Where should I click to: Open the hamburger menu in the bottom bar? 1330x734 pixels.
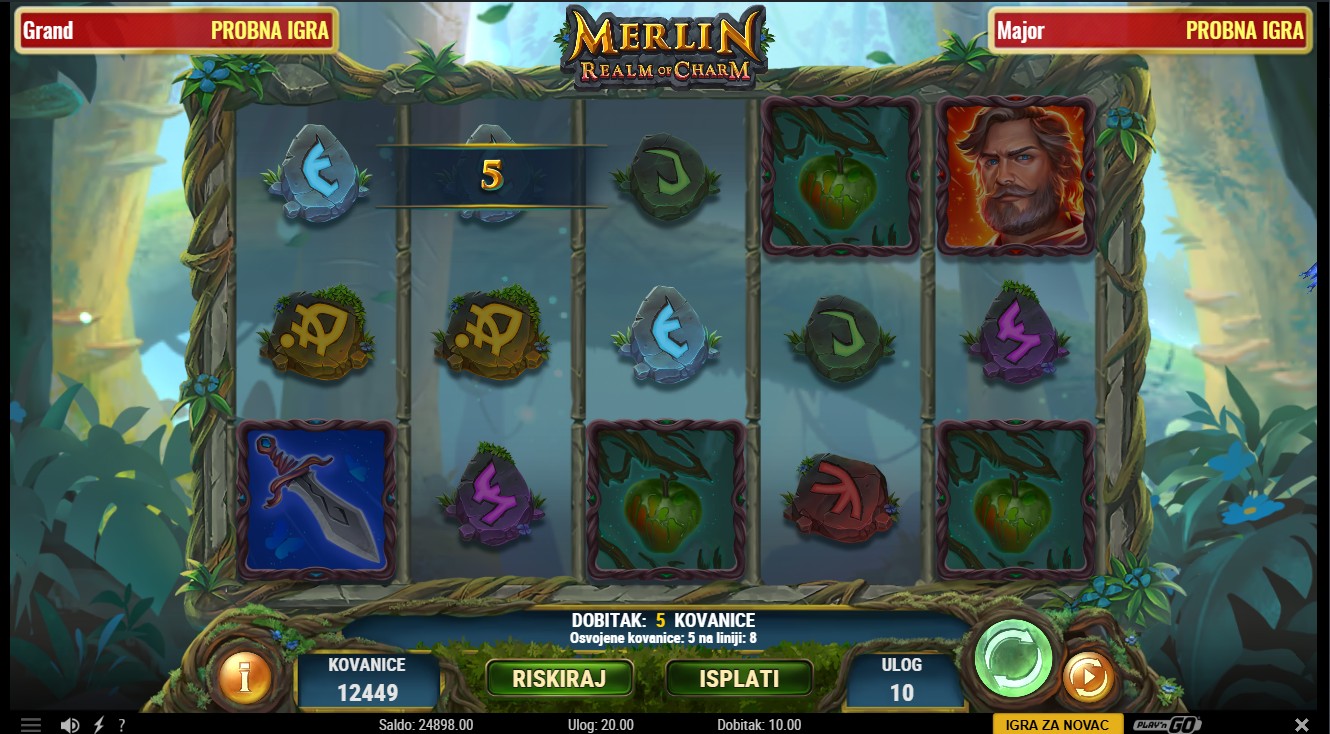(31, 725)
